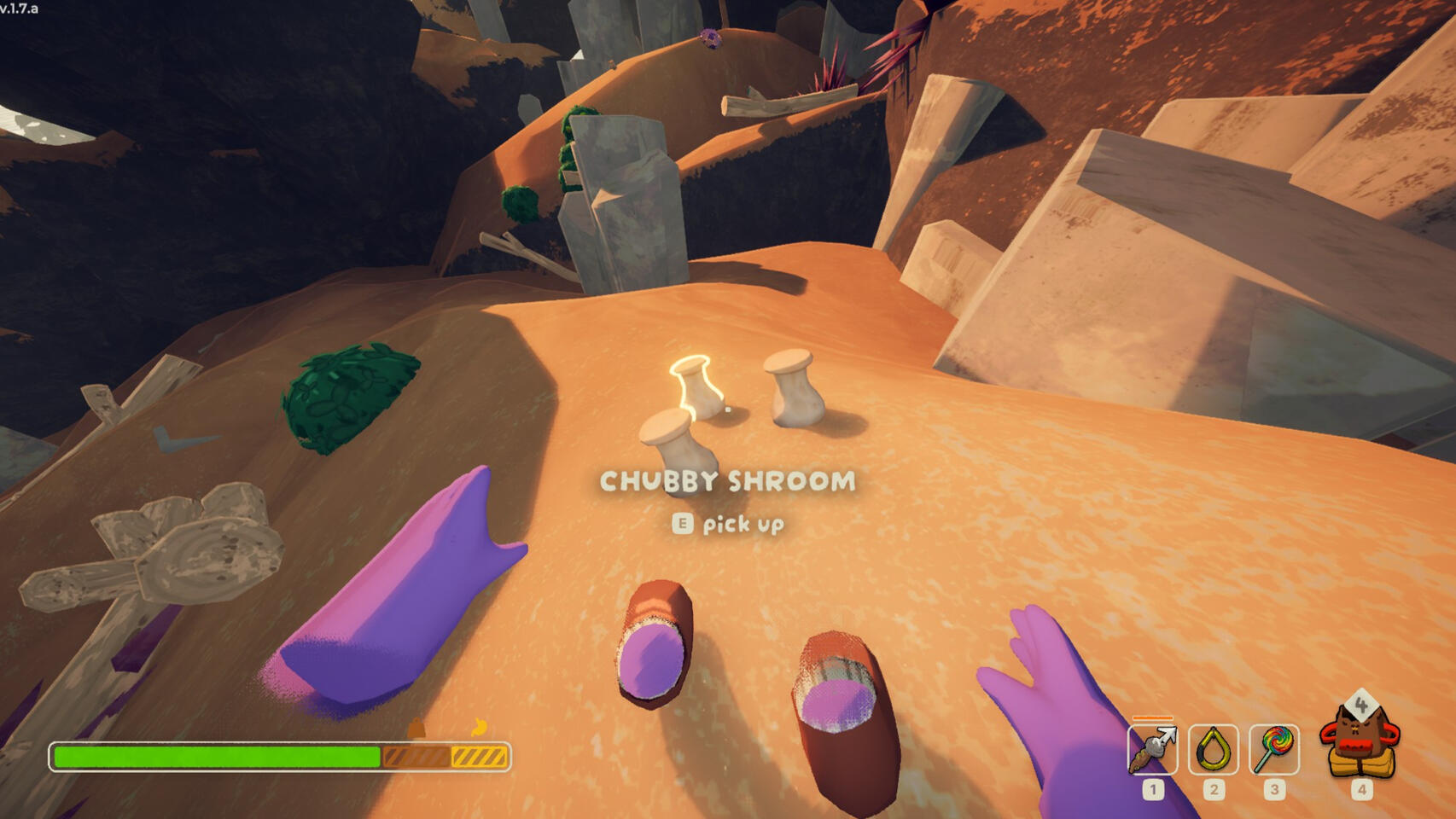This screenshot has width=1456, height=819.
Task: Click the v.1.7.a version text top-left
Action: coord(20,7)
